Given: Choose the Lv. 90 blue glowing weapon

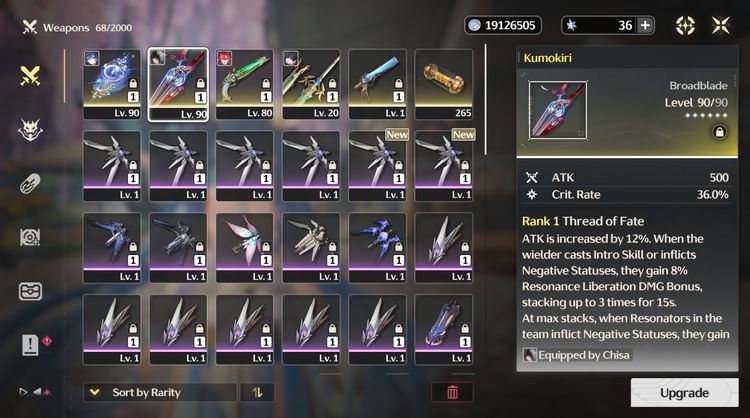Looking at the screenshot, I should click(x=111, y=84).
